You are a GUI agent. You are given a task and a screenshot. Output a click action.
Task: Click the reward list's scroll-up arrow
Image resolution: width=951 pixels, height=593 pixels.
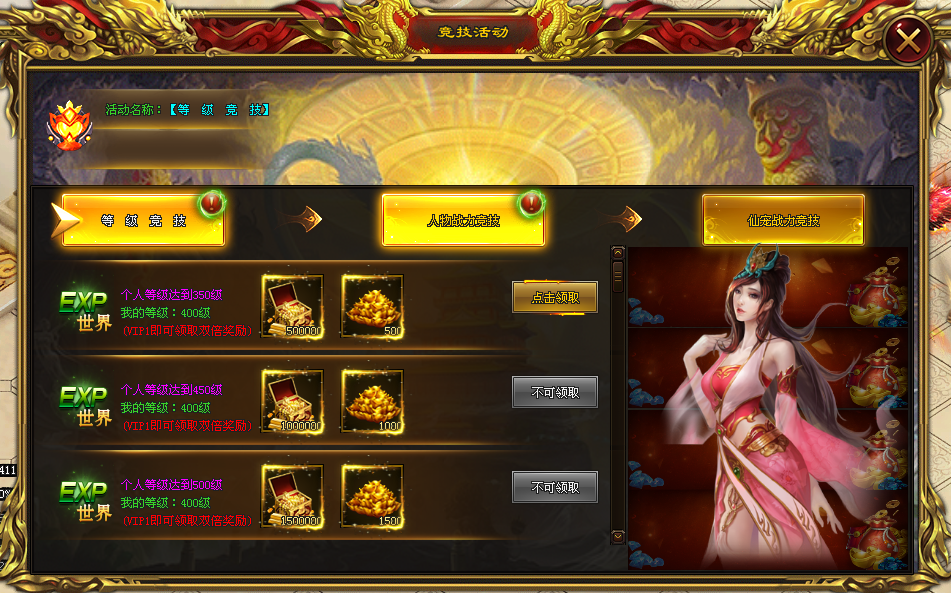(618, 254)
